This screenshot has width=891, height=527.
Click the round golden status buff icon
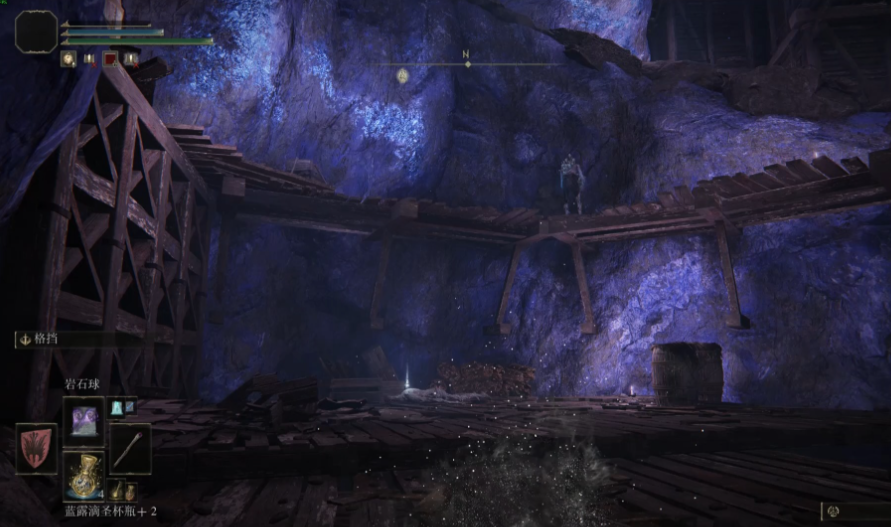tap(68, 59)
